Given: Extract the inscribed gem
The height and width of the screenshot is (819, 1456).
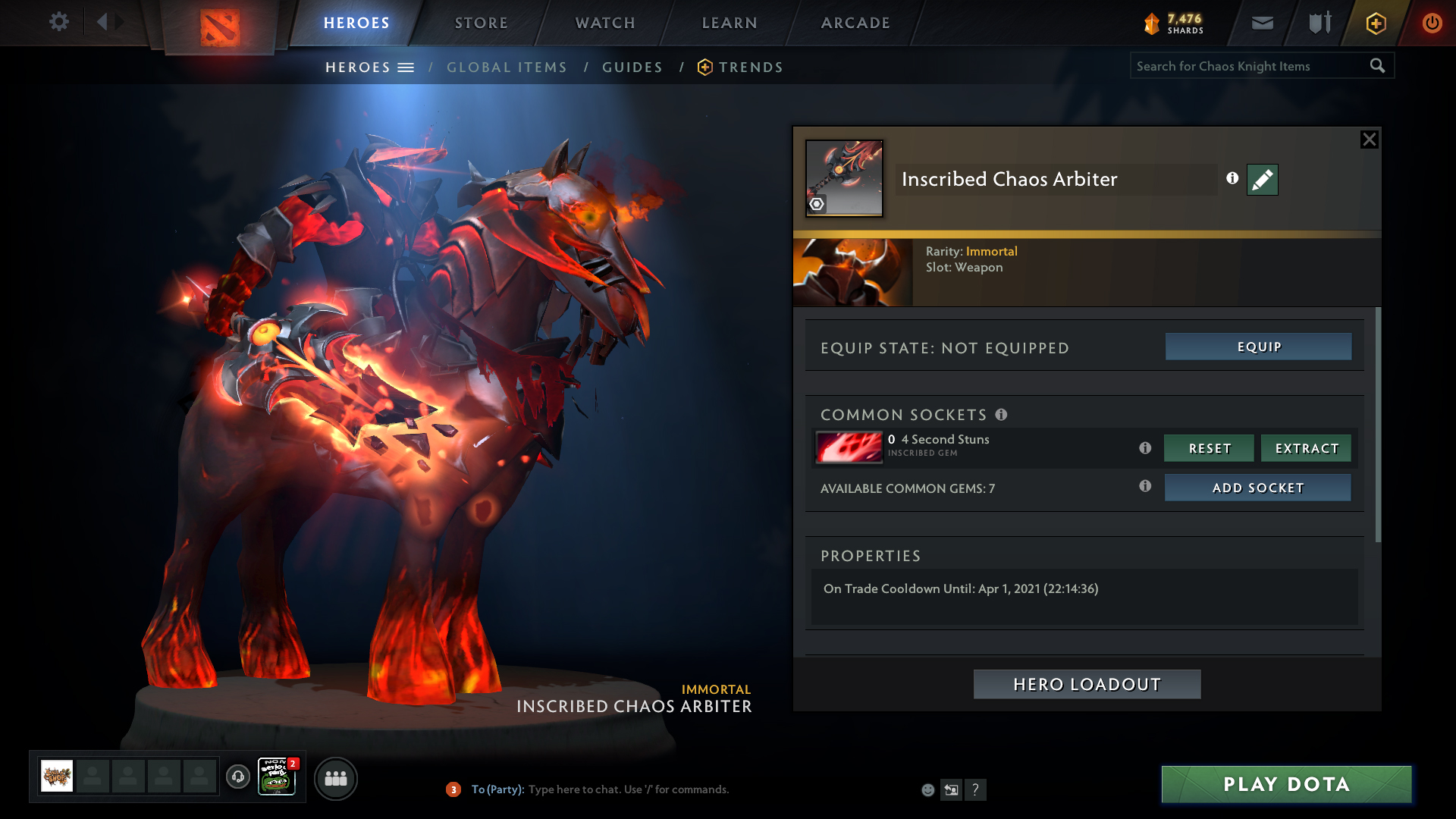Looking at the screenshot, I should tap(1306, 448).
